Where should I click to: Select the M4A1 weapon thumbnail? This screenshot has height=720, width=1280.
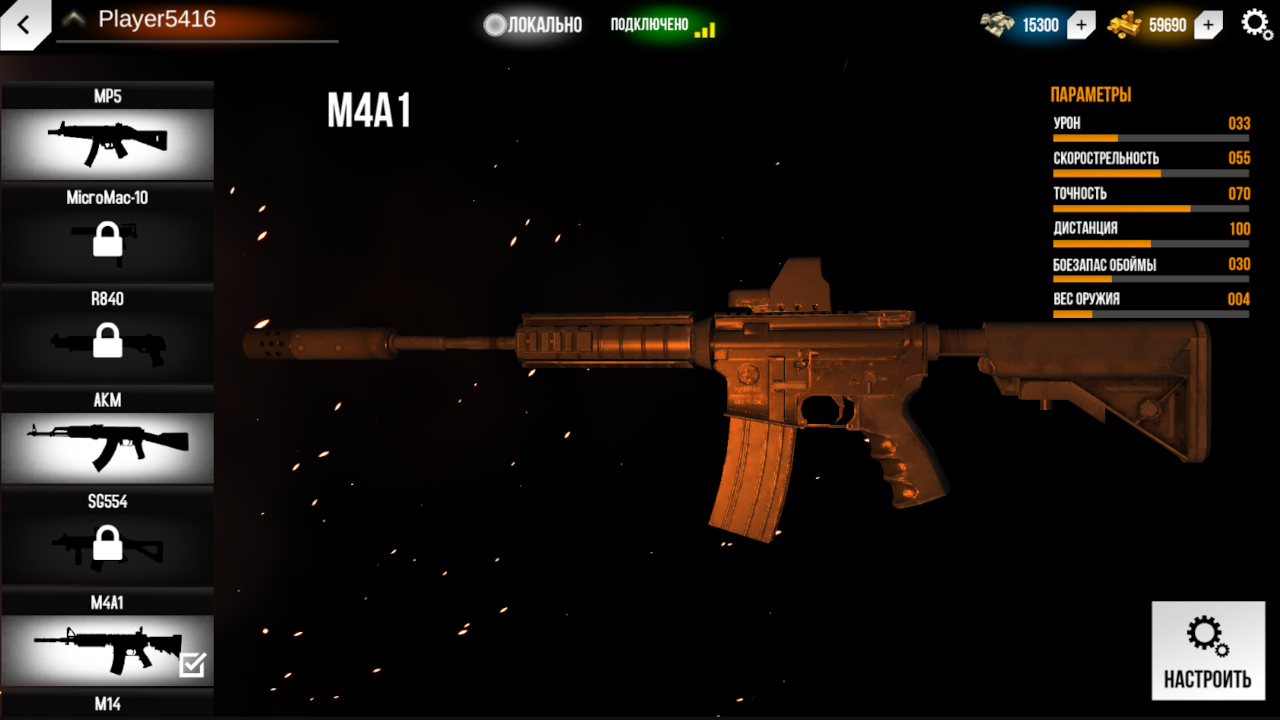pyautogui.click(x=107, y=648)
